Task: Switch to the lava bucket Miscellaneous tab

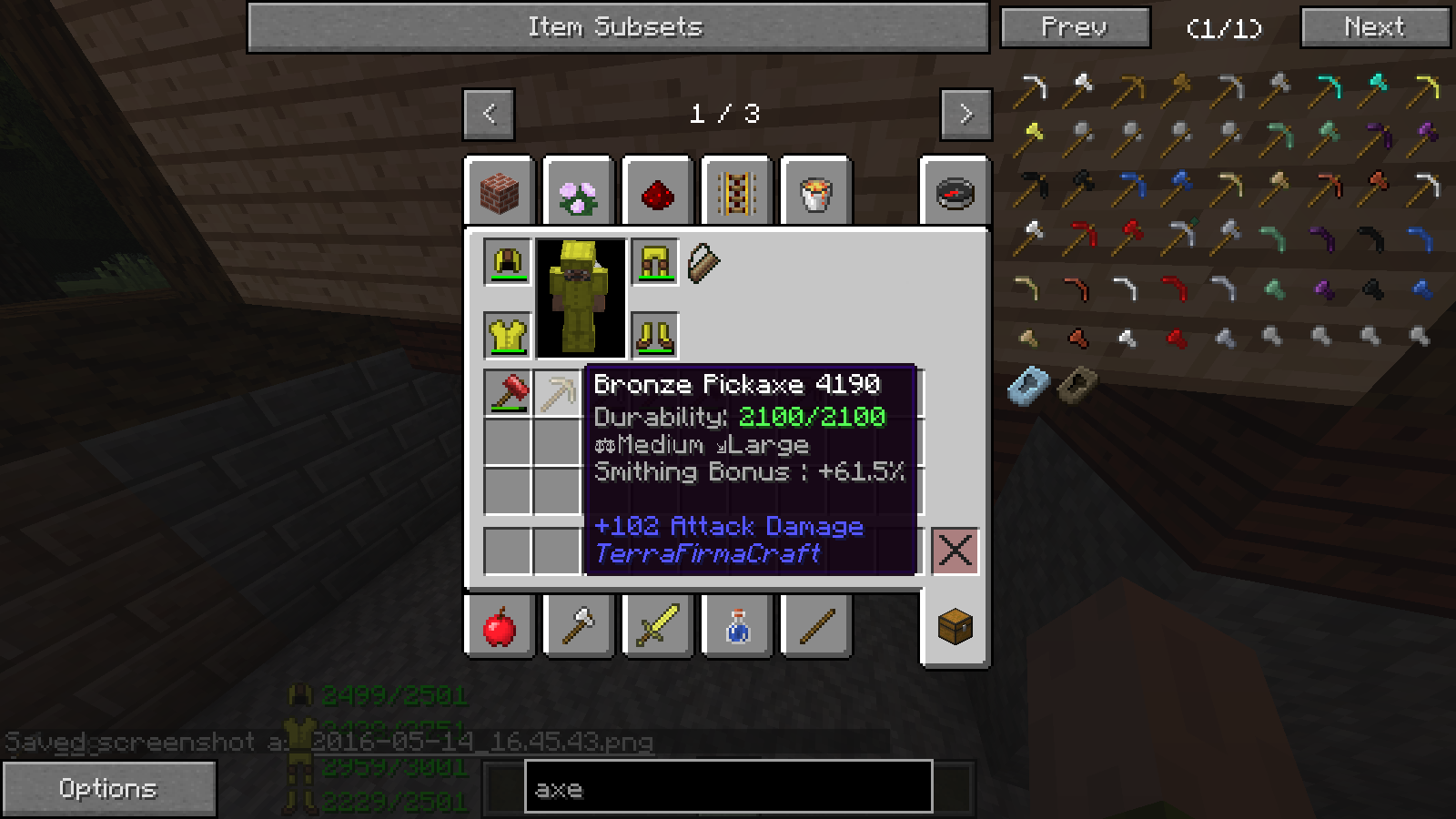Action: coord(815,195)
